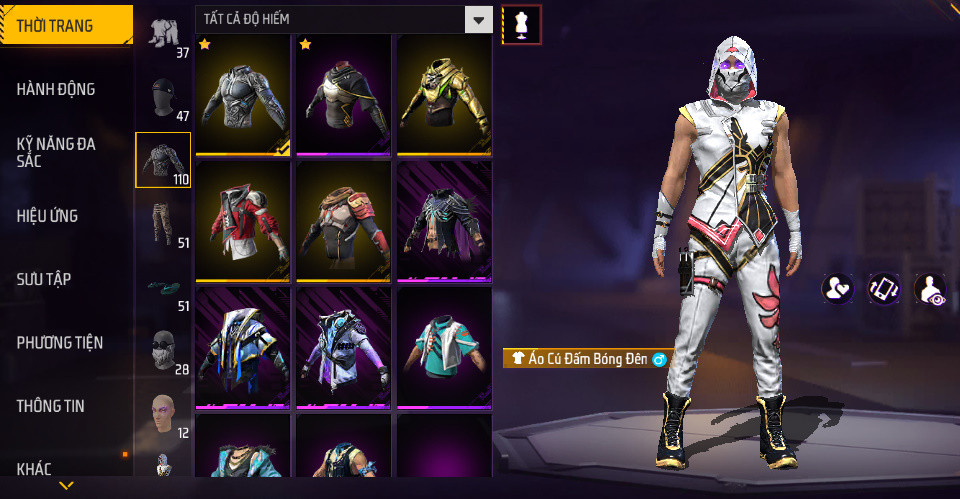
Task: Open the shoes category icon
Action: (163, 288)
